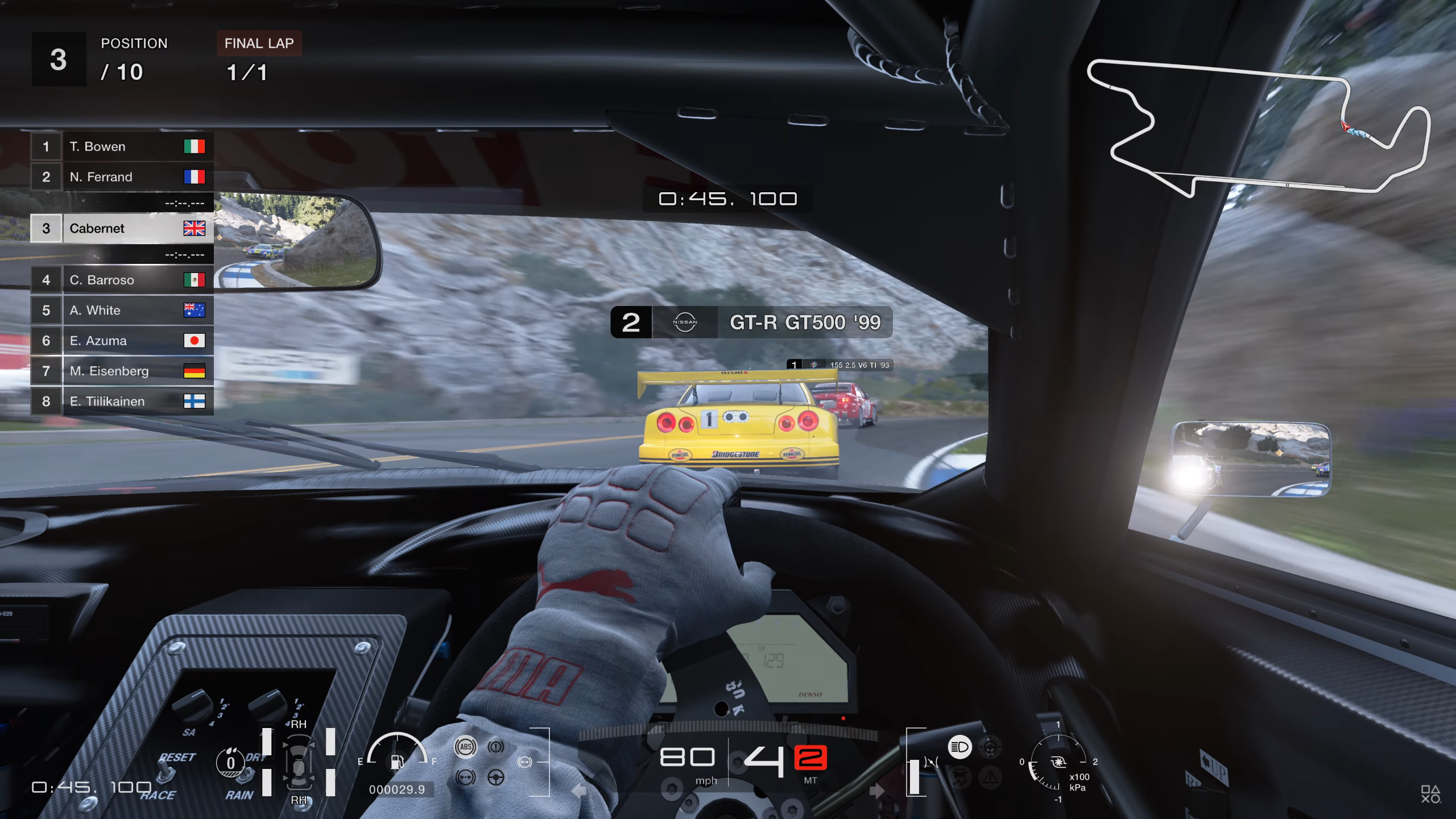Select the 155 2.5 V6 TI '93 tag
1456x819 pixels.
[x=839, y=365]
